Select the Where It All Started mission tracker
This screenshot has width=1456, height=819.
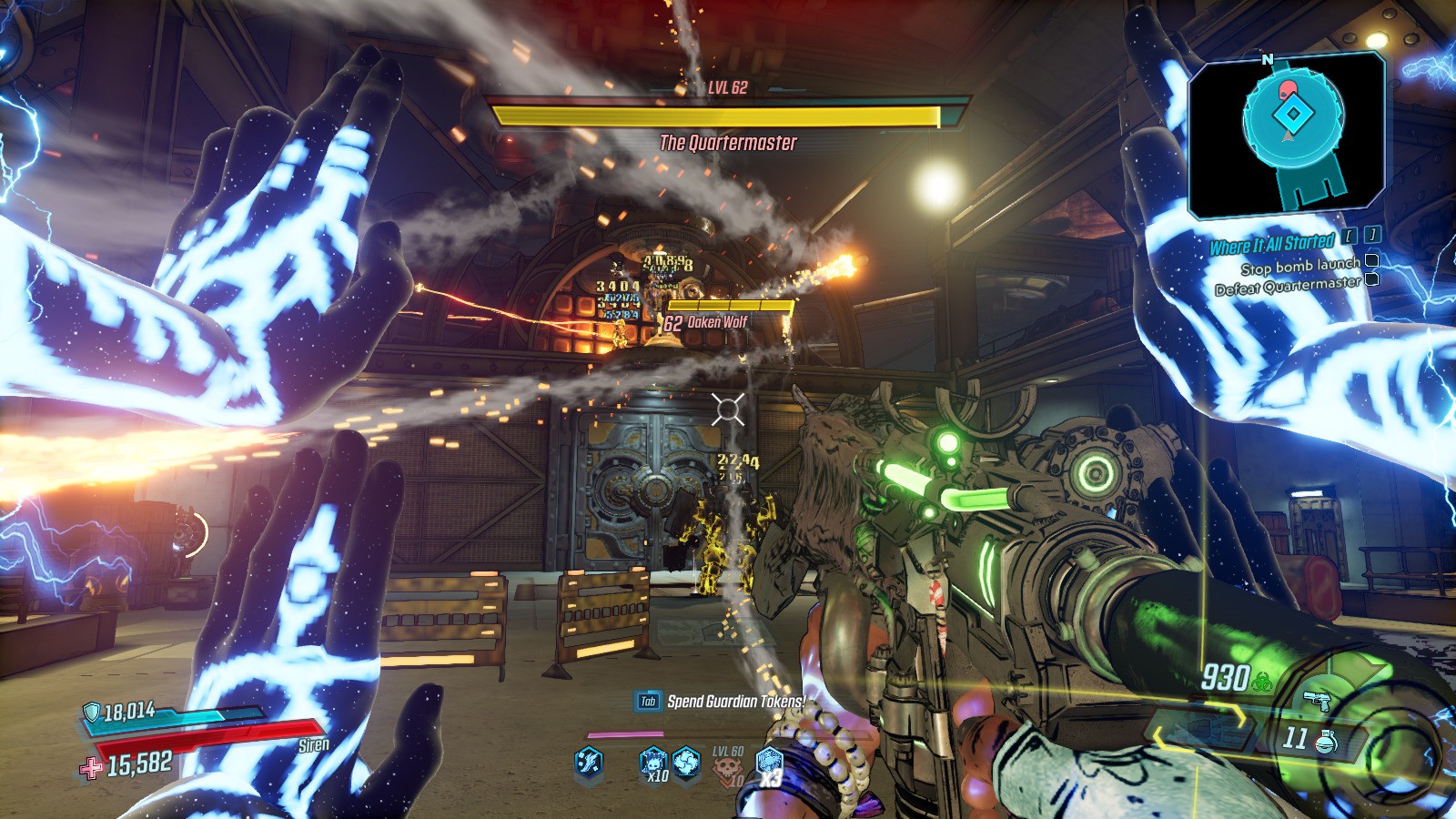[x=1271, y=244]
